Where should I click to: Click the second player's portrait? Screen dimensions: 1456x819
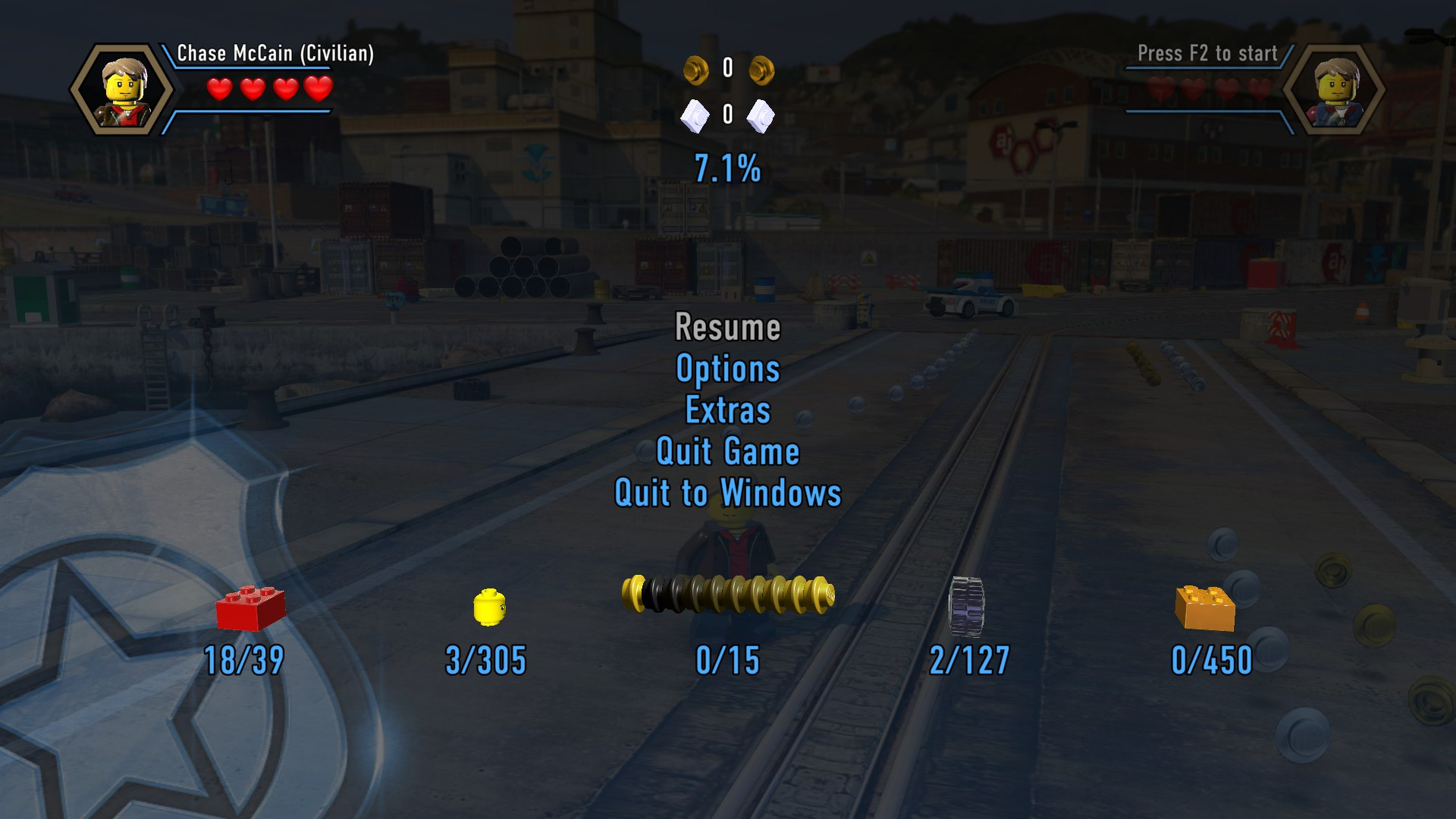pos(1334,89)
